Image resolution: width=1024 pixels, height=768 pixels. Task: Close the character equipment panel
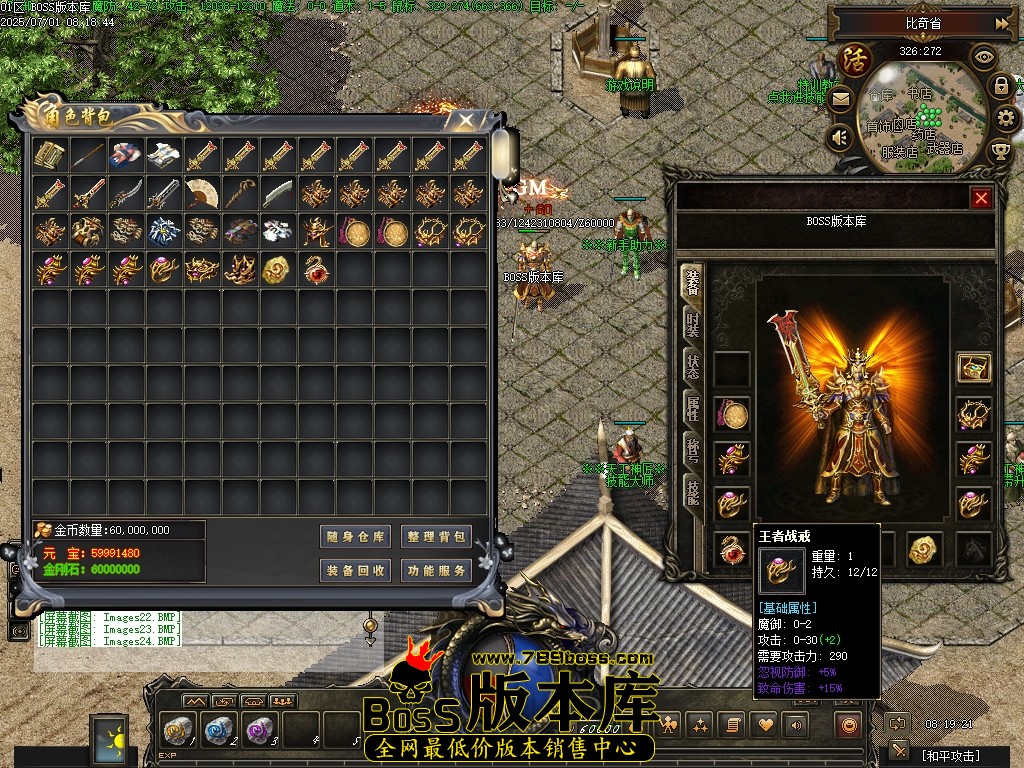pyautogui.click(x=981, y=198)
